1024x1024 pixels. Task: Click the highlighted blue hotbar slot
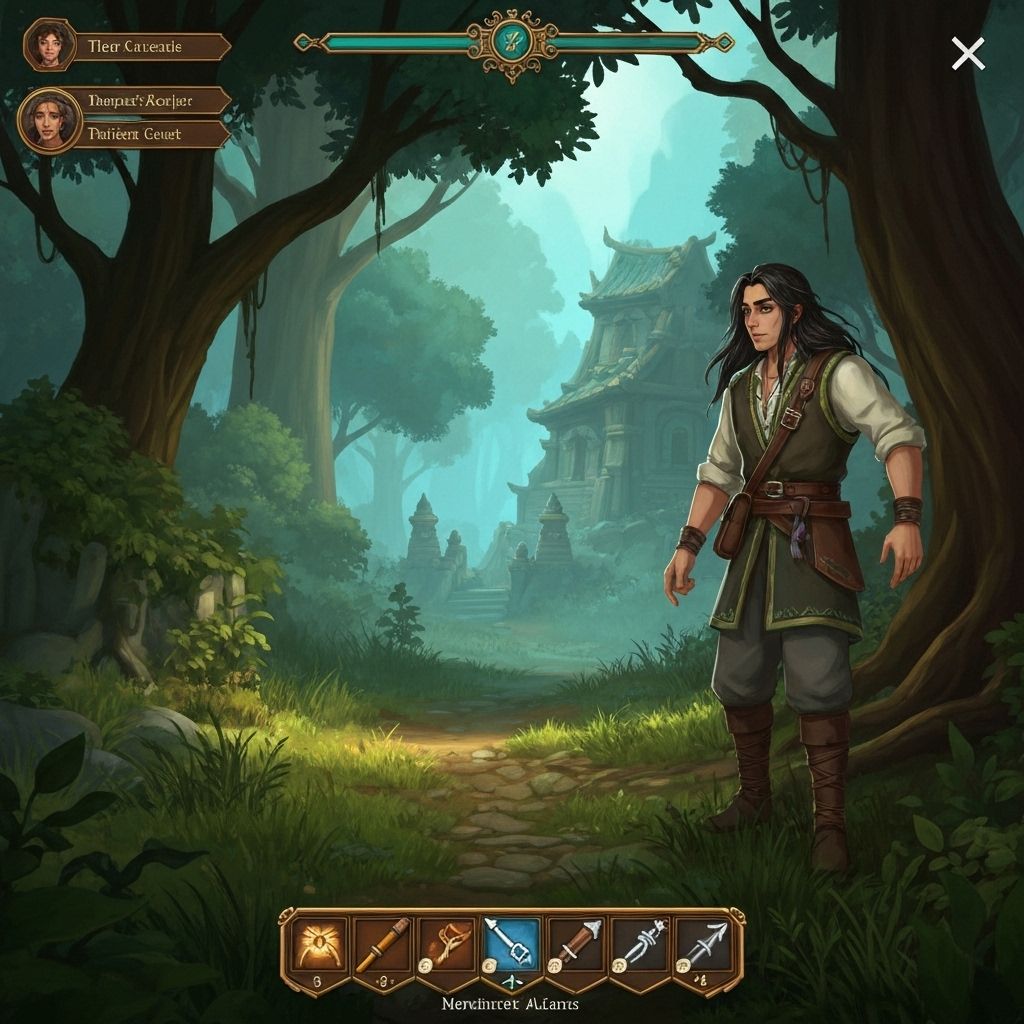click(511, 944)
